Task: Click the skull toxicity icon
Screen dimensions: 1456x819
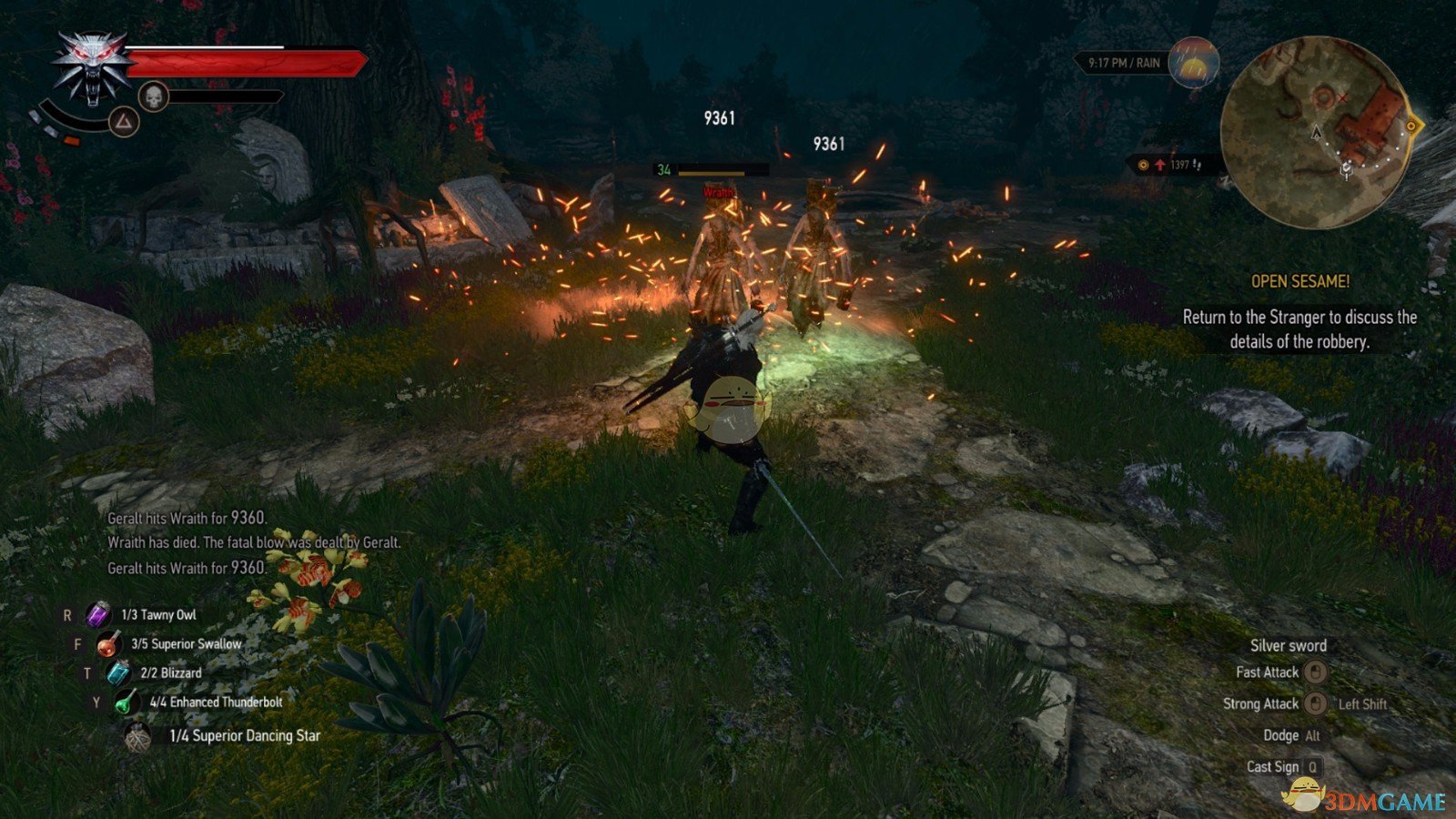Action: tap(153, 95)
